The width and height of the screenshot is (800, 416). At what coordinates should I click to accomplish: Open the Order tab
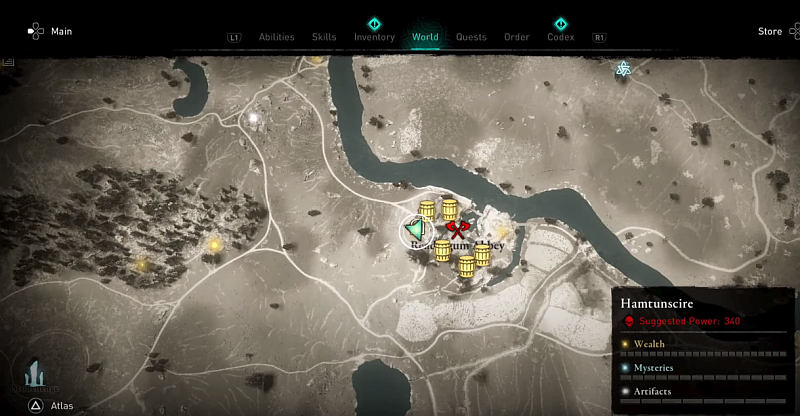click(x=516, y=37)
